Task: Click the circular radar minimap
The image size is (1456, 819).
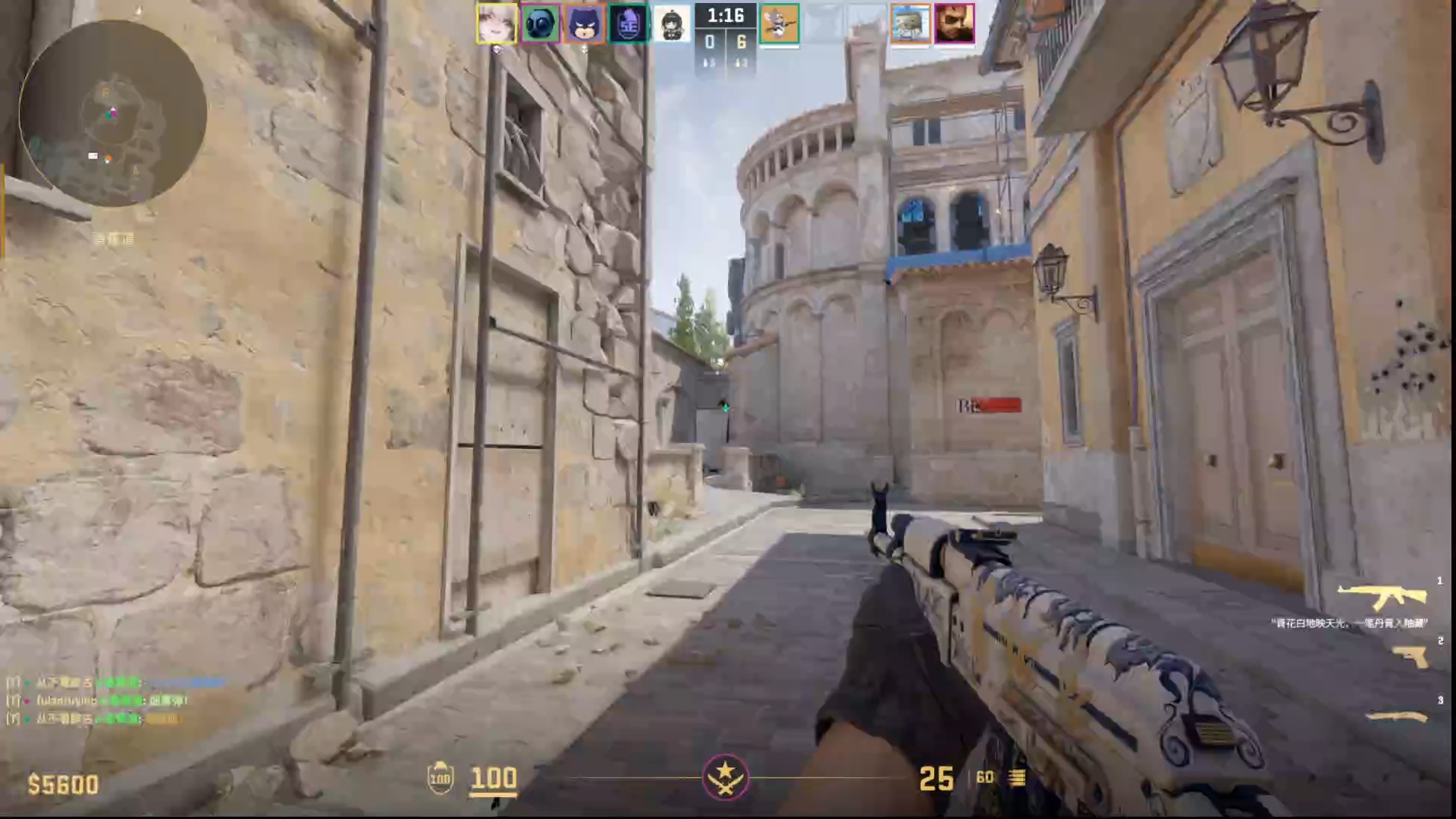Action: point(112,114)
